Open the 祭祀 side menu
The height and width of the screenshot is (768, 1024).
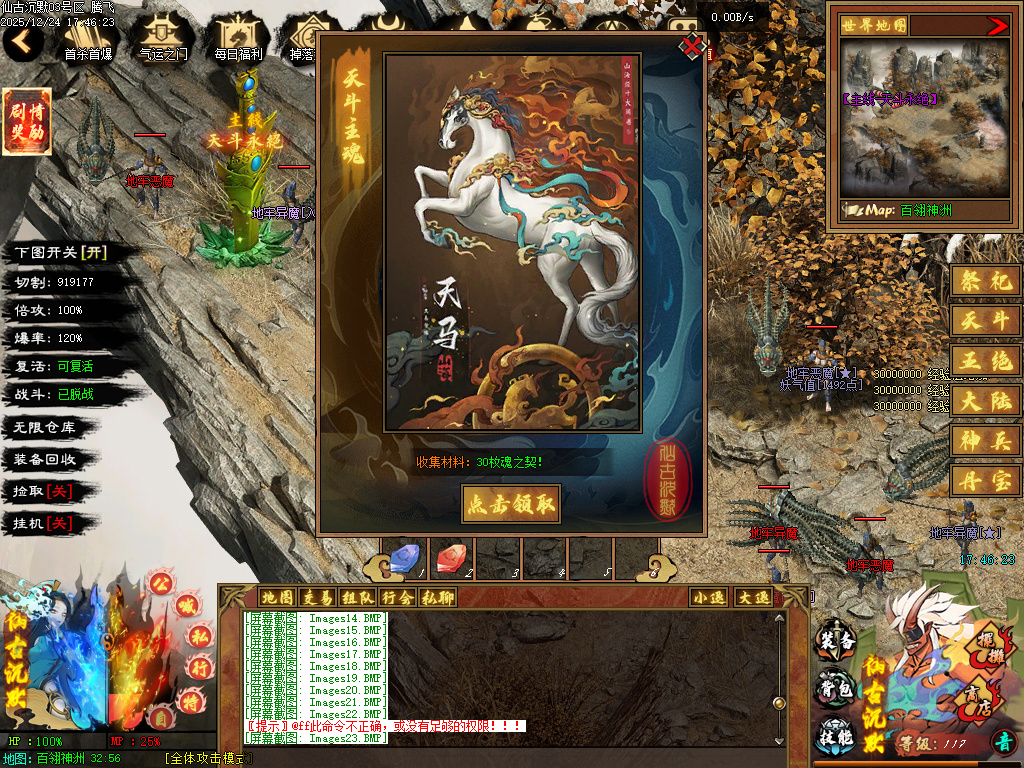[985, 281]
